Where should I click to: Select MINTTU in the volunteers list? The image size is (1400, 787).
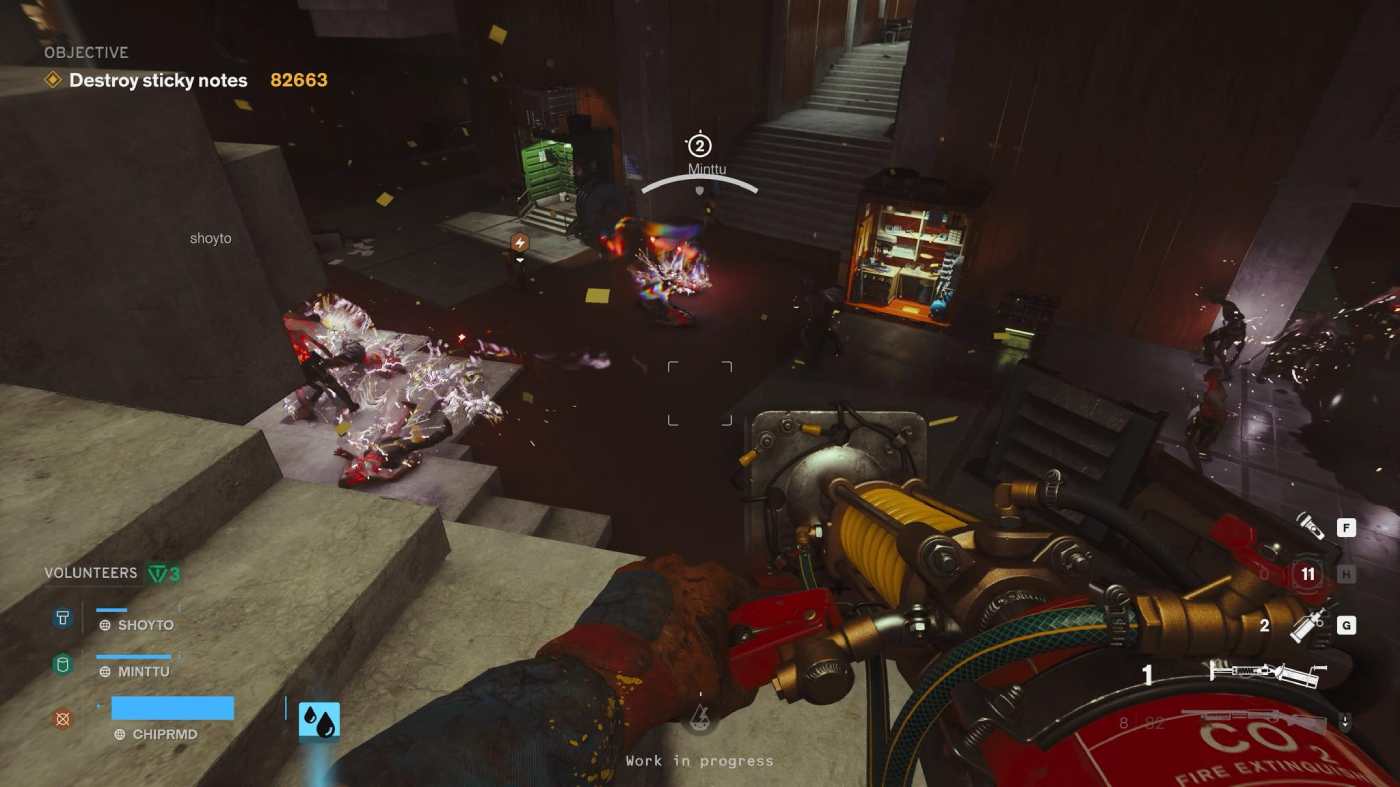point(143,672)
